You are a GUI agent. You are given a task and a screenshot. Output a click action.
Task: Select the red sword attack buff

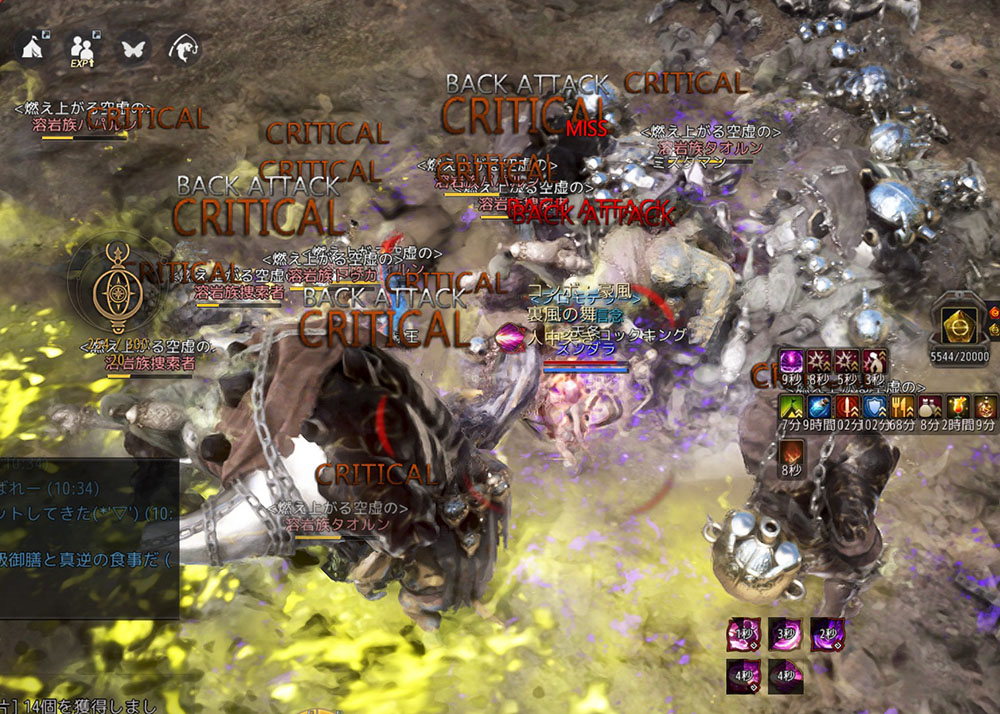coord(847,407)
